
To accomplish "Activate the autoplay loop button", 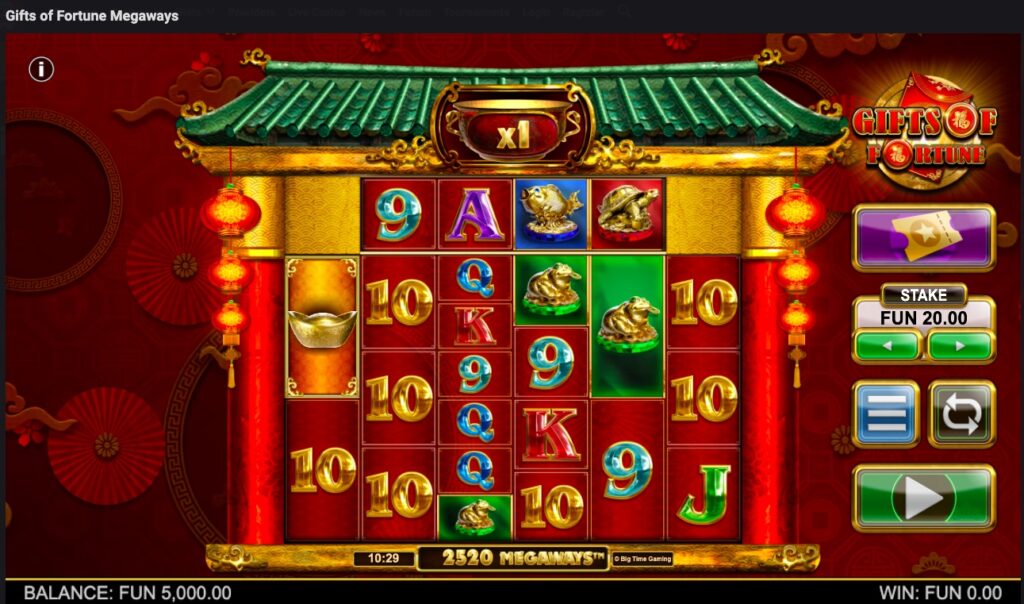I will coord(961,413).
